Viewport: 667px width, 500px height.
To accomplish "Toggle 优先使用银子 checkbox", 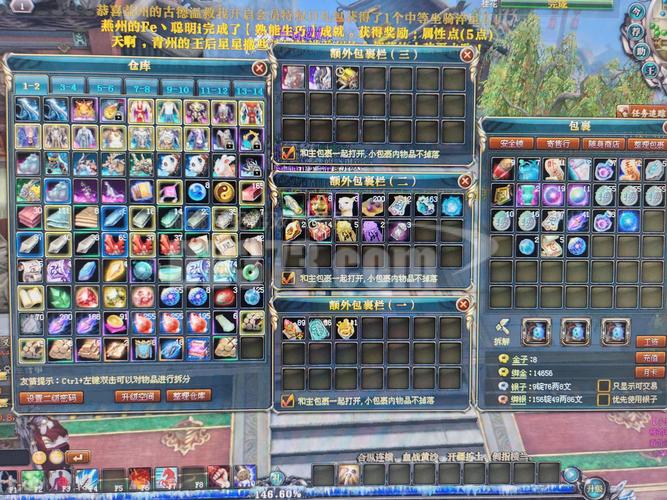I will point(603,399).
